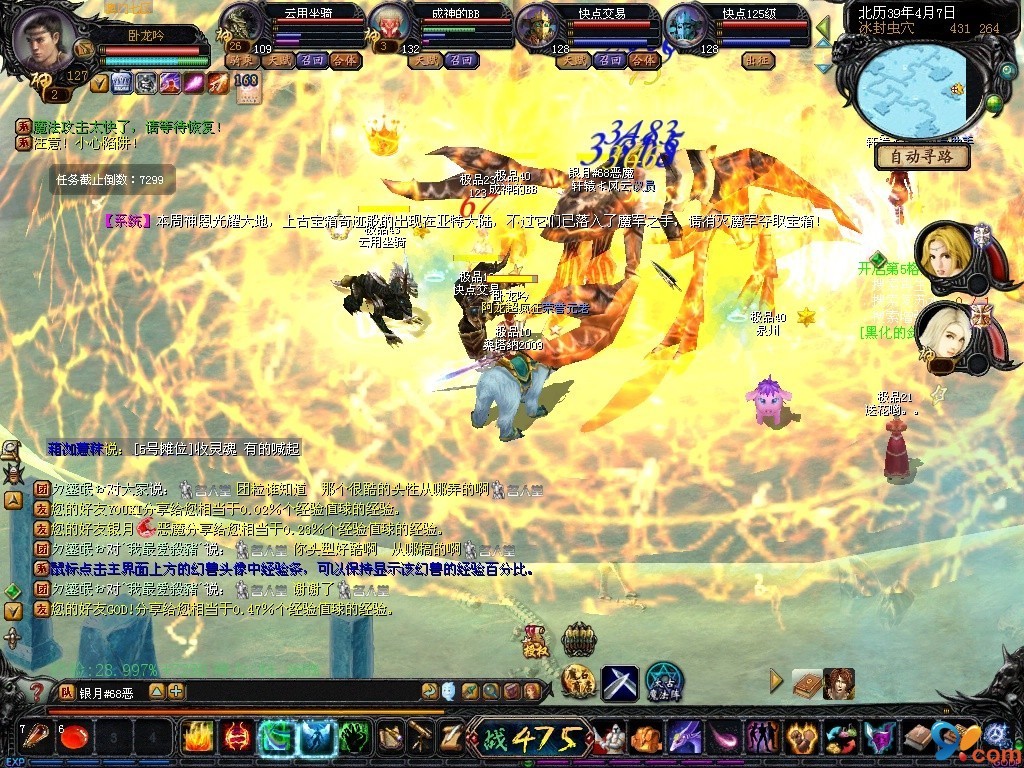Open the 魔法阵 pentagram icon

pyautogui.click(x=663, y=682)
